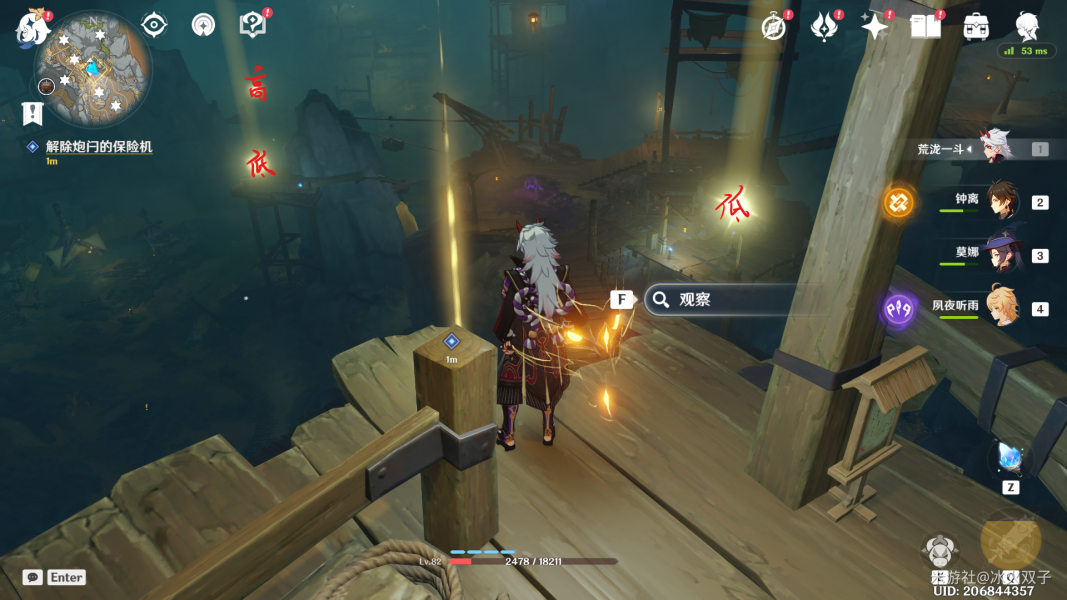Click the 解除炮闩的保险机 quest tracker
This screenshot has width=1067, height=600.
tap(98, 147)
